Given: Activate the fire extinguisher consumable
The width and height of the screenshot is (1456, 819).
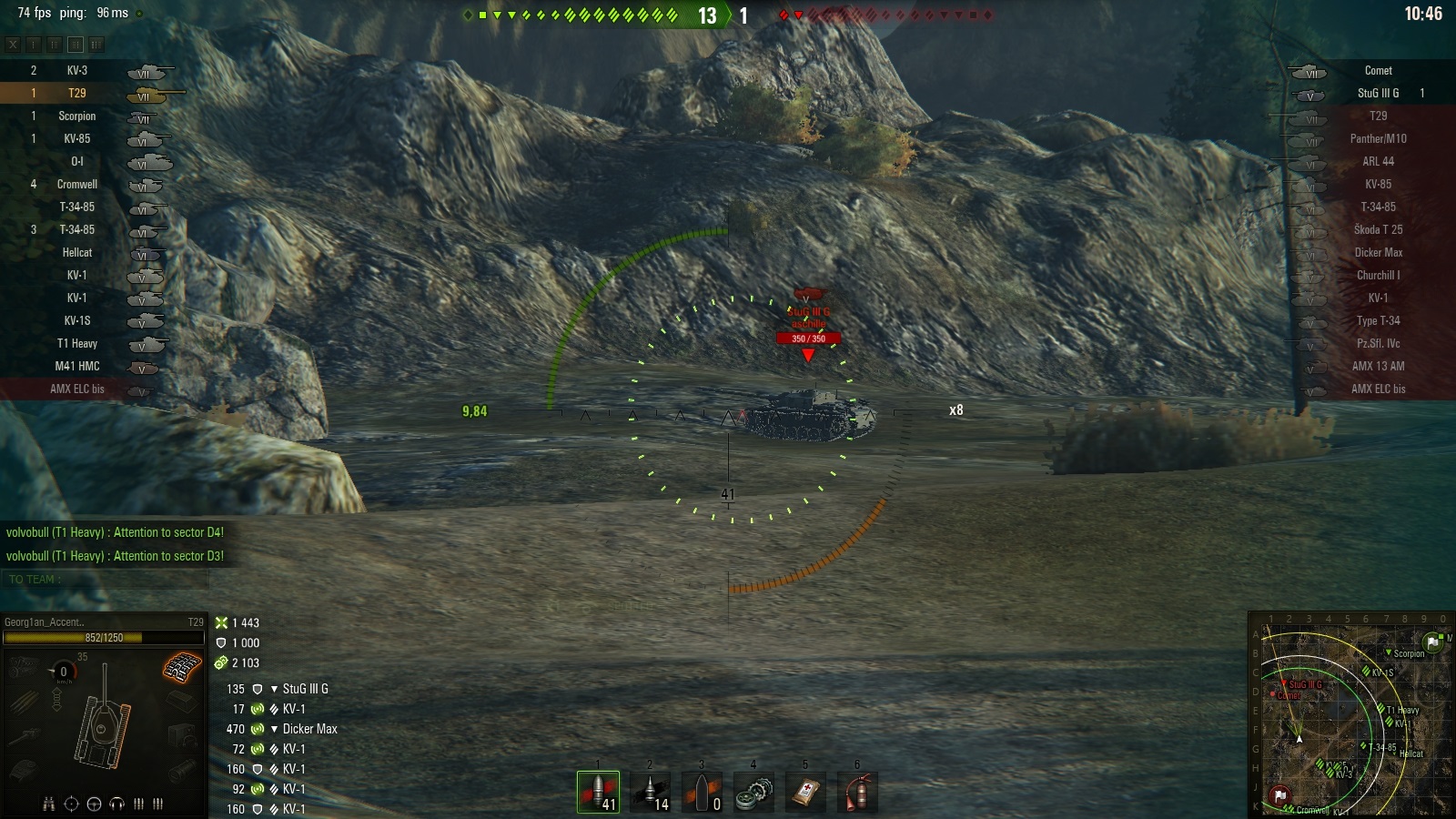Looking at the screenshot, I should click(x=857, y=792).
